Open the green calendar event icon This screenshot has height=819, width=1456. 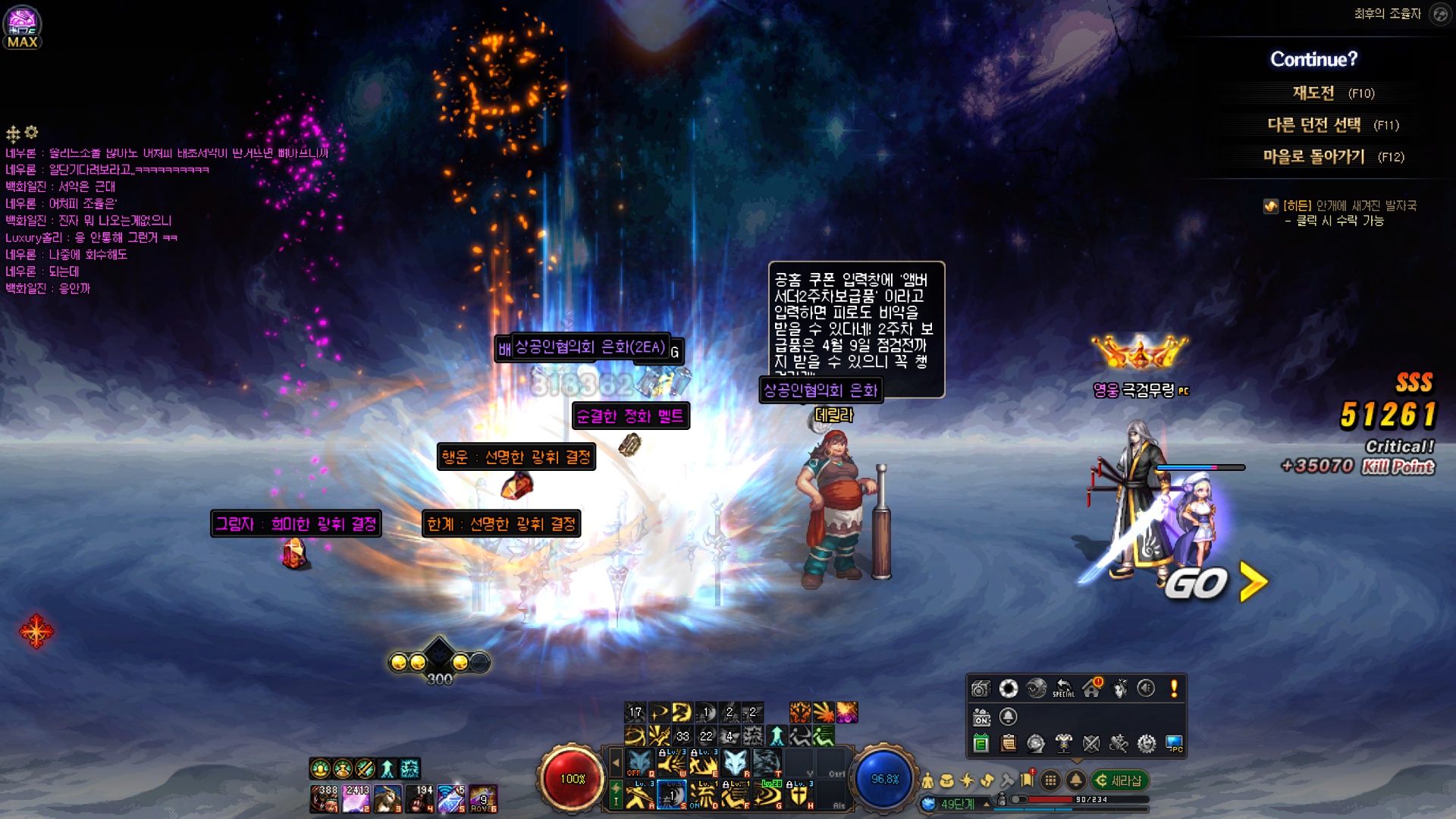point(981,744)
